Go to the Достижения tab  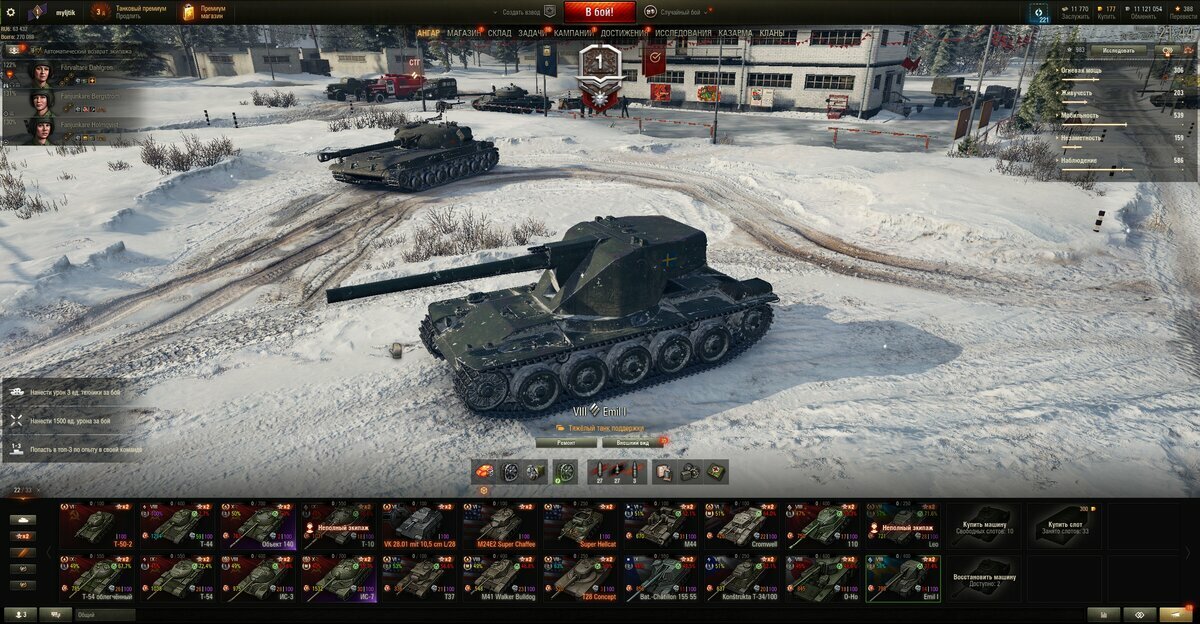coord(624,33)
